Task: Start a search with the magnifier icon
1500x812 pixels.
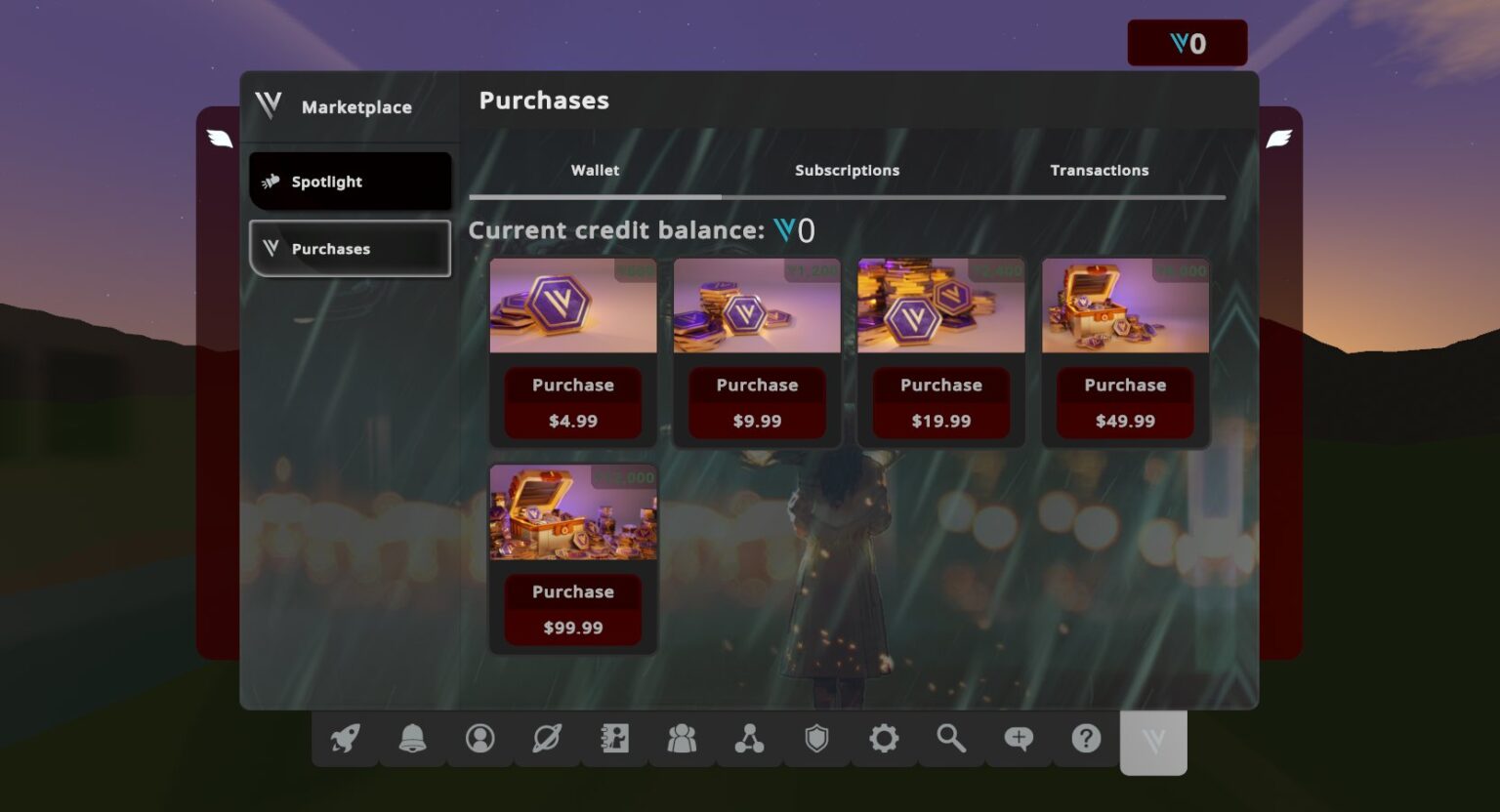Action: [951, 739]
